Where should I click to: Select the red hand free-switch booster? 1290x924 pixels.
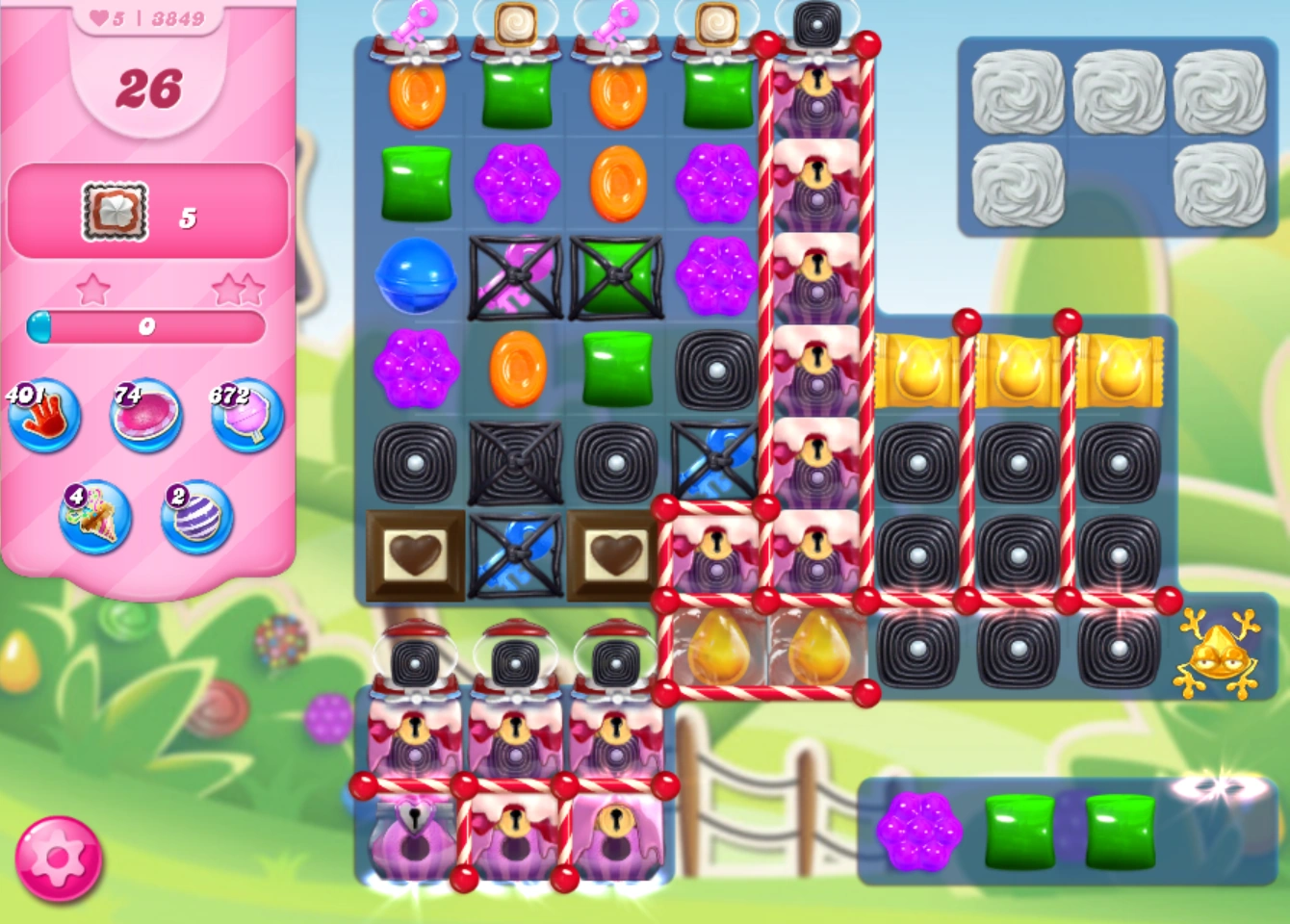pos(45,417)
